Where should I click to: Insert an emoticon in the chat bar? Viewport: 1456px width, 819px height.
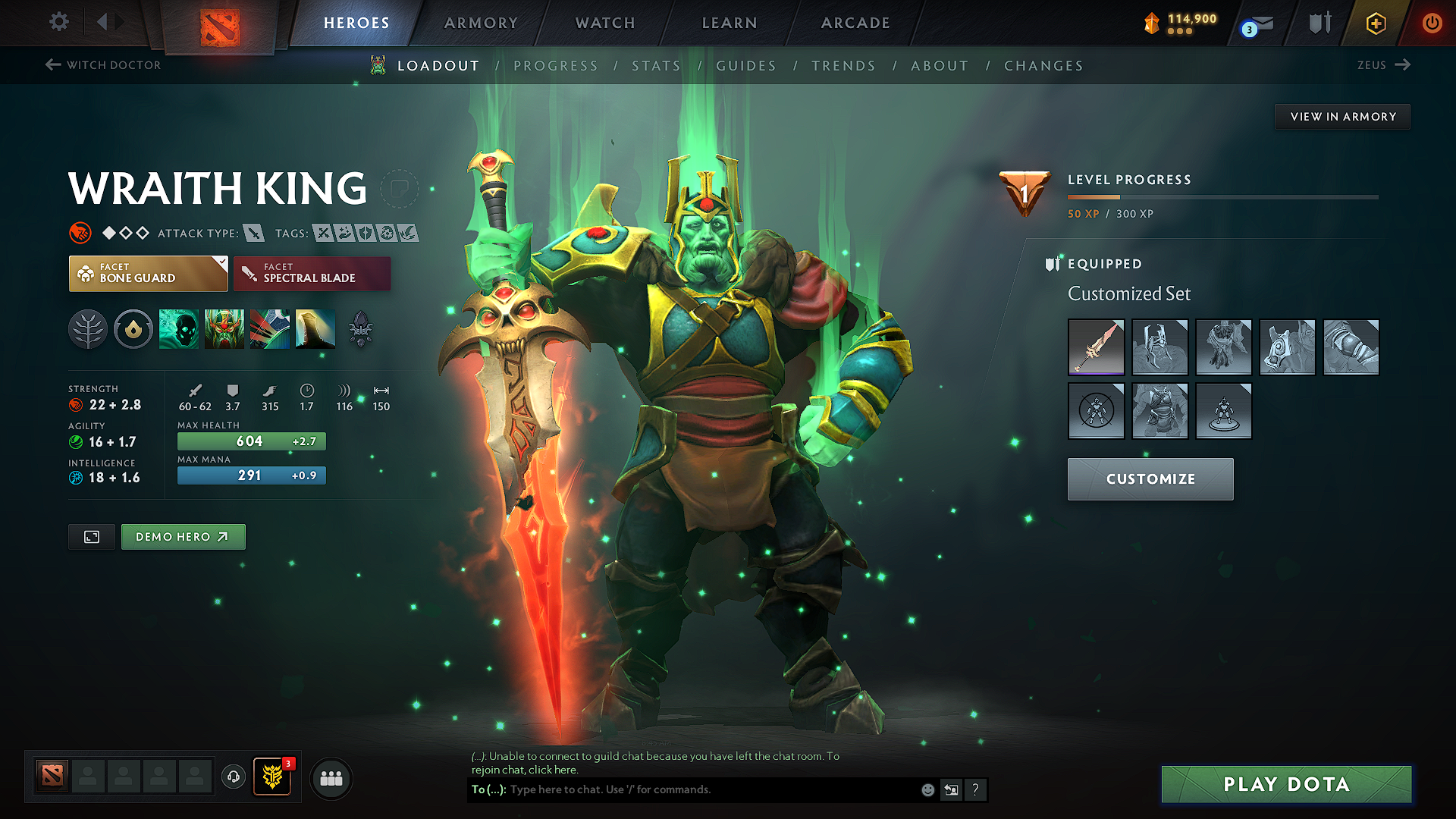(x=927, y=789)
